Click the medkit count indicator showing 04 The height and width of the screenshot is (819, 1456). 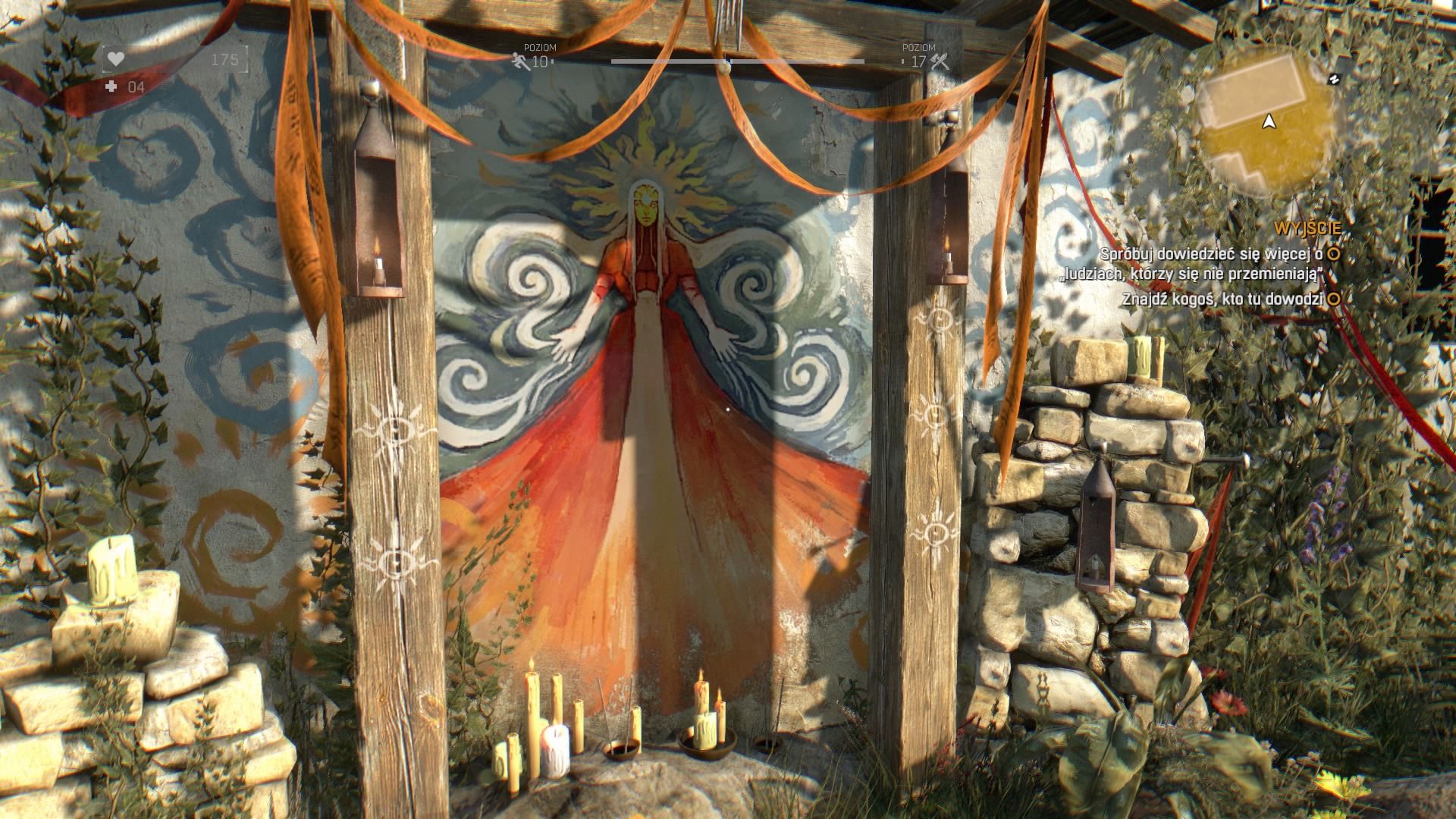click(x=135, y=87)
